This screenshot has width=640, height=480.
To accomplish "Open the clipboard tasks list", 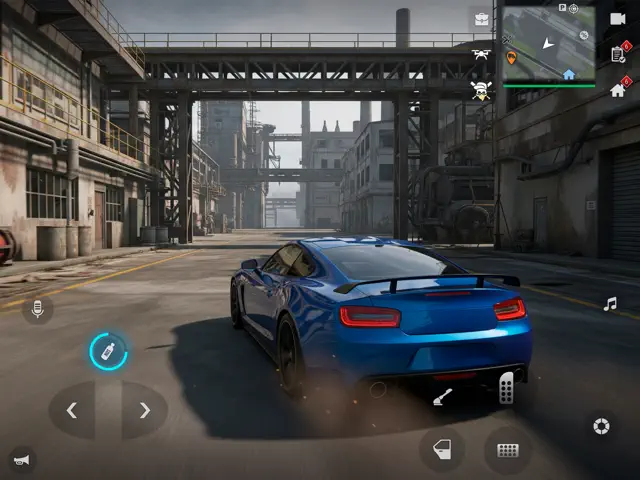I will pyautogui.click(x=617, y=55).
